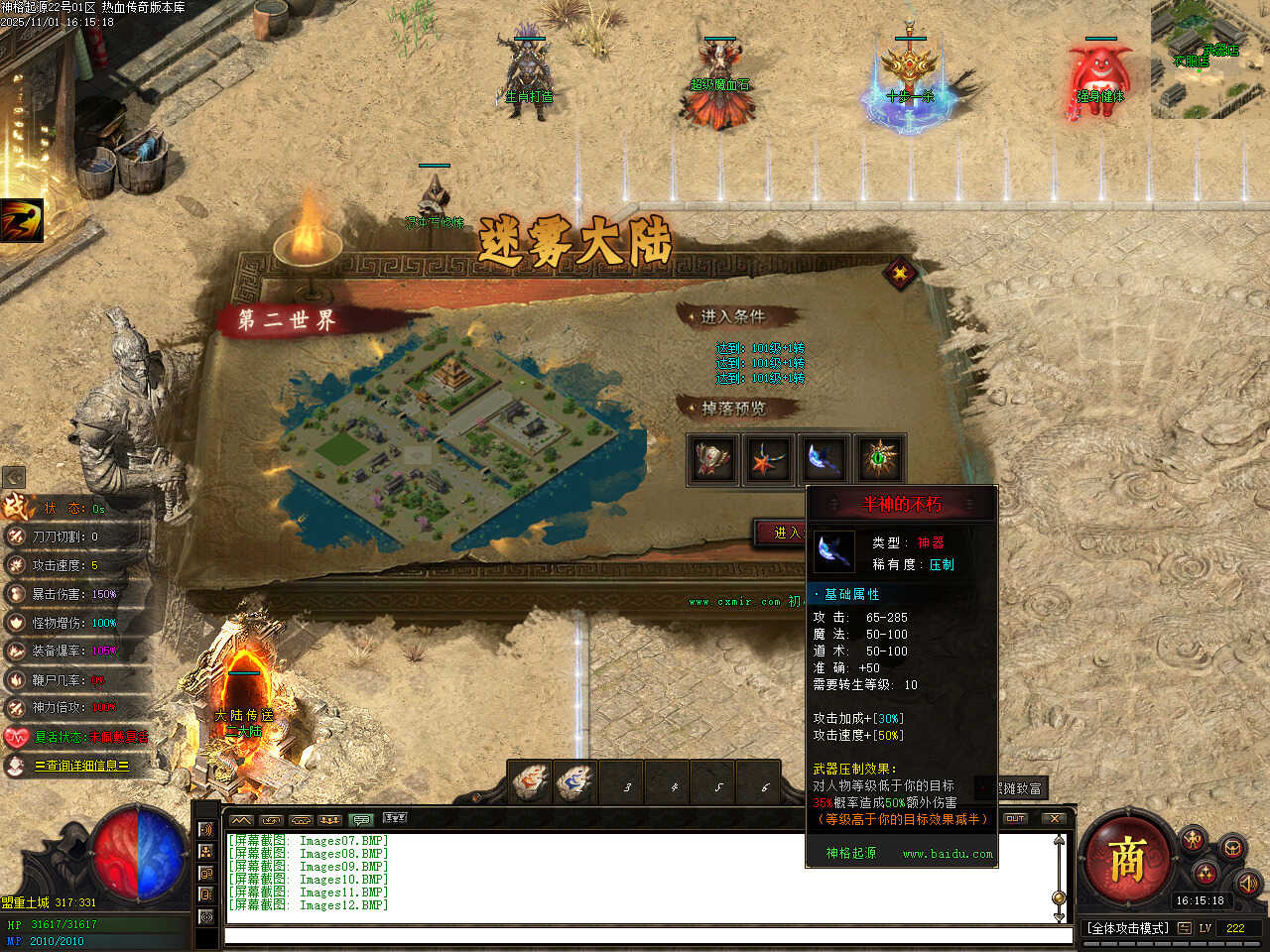This screenshot has height=952, width=1270.
Task: Open the 商 shop button
Action: tap(1127, 859)
